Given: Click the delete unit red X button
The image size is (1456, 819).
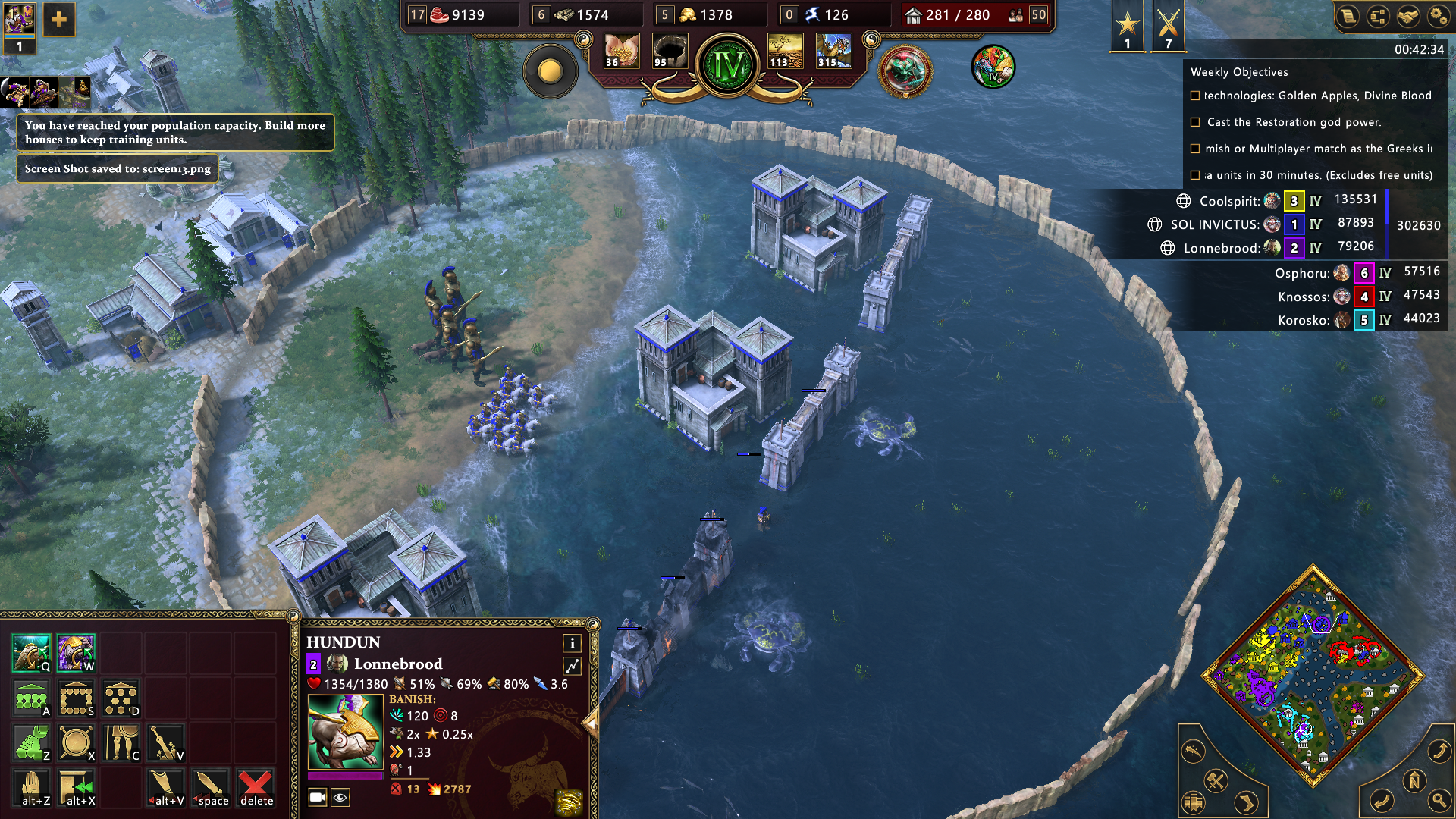Looking at the screenshot, I should [x=256, y=788].
